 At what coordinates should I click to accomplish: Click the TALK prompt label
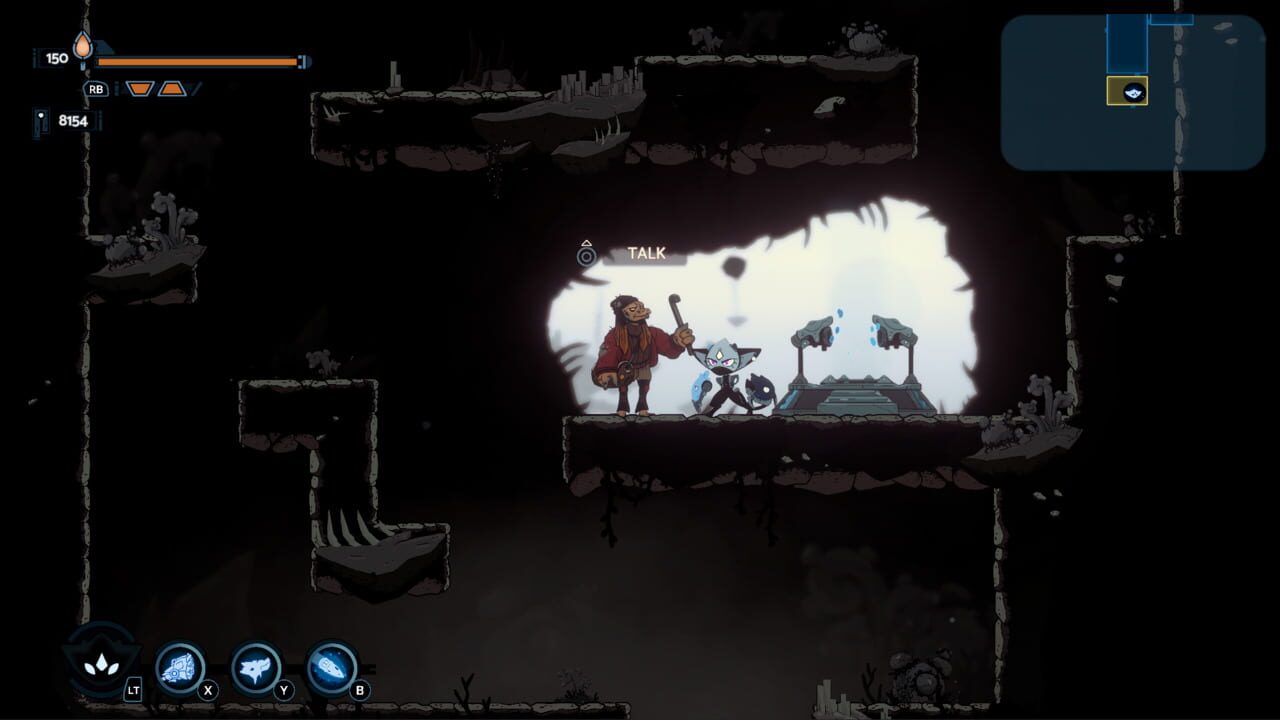(x=645, y=253)
